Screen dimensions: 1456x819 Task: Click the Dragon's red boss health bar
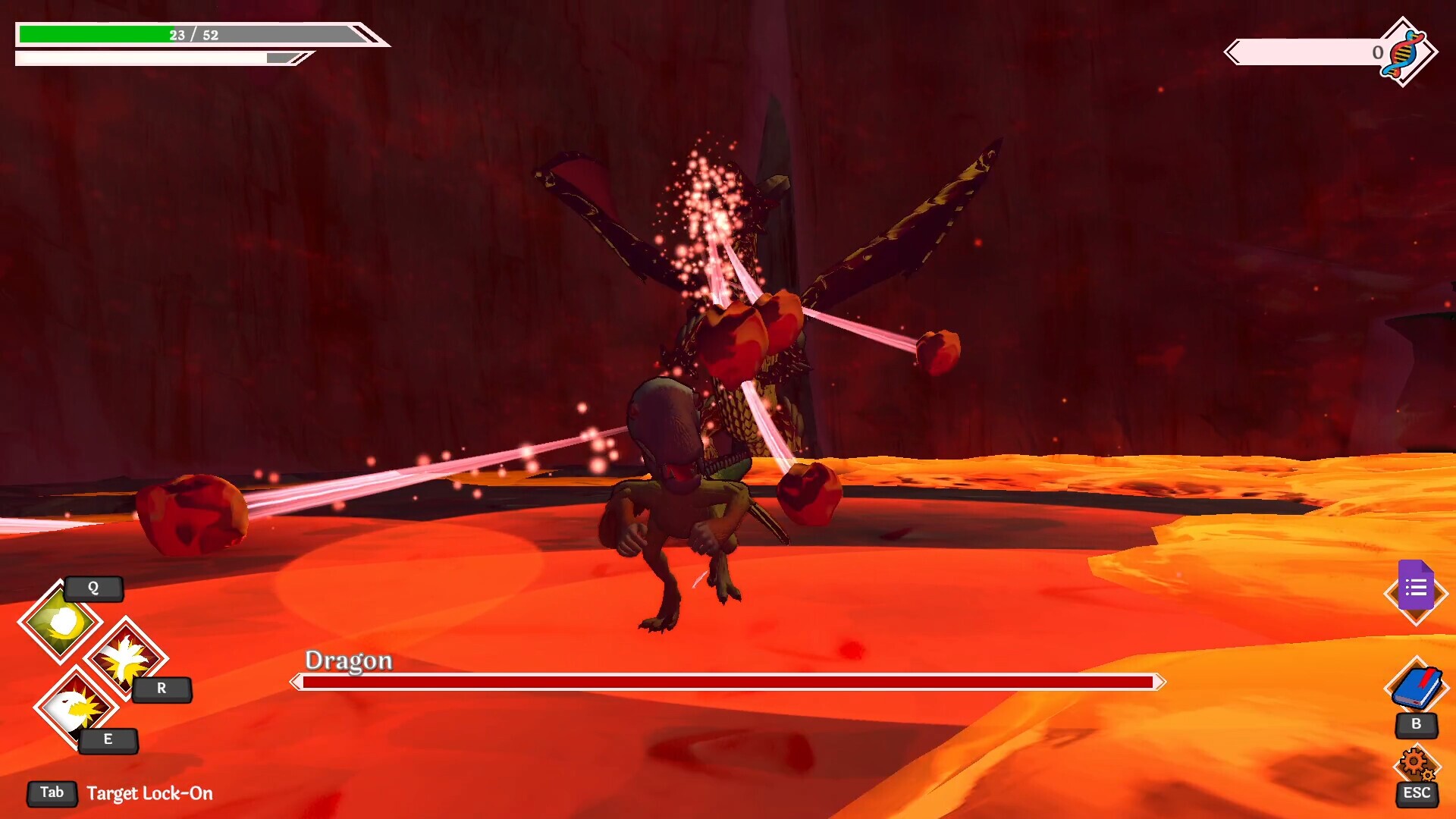point(726,683)
